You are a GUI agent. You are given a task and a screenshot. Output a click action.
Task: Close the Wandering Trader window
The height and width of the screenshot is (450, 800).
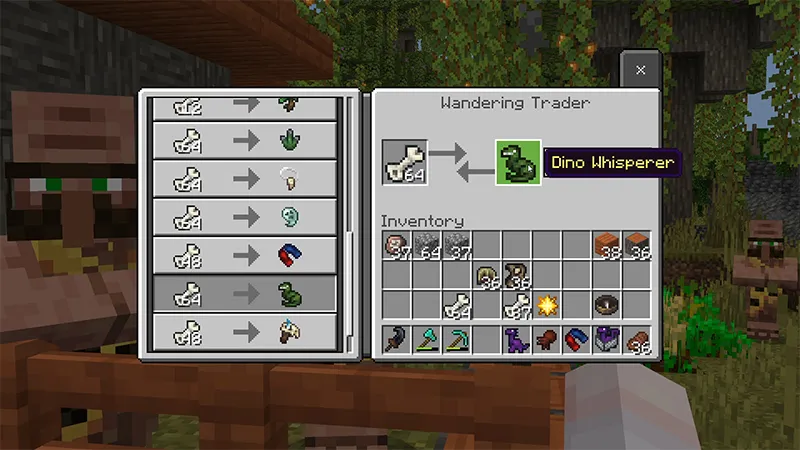coord(640,71)
